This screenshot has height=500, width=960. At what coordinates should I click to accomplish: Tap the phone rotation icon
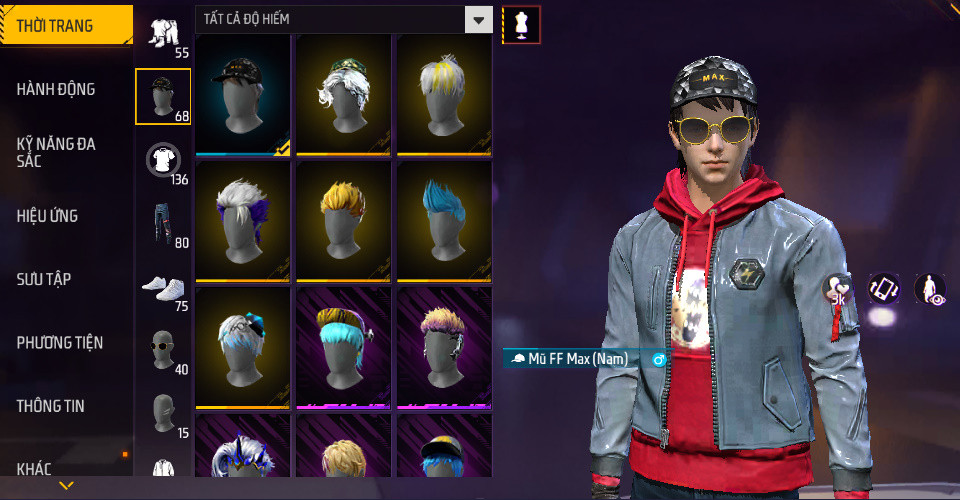(883, 289)
